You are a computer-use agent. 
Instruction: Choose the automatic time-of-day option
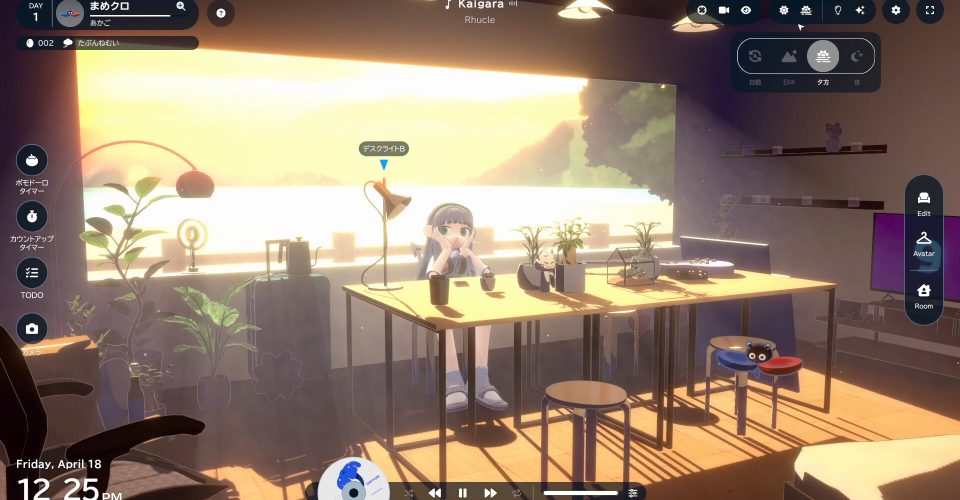(x=755, y=57)
